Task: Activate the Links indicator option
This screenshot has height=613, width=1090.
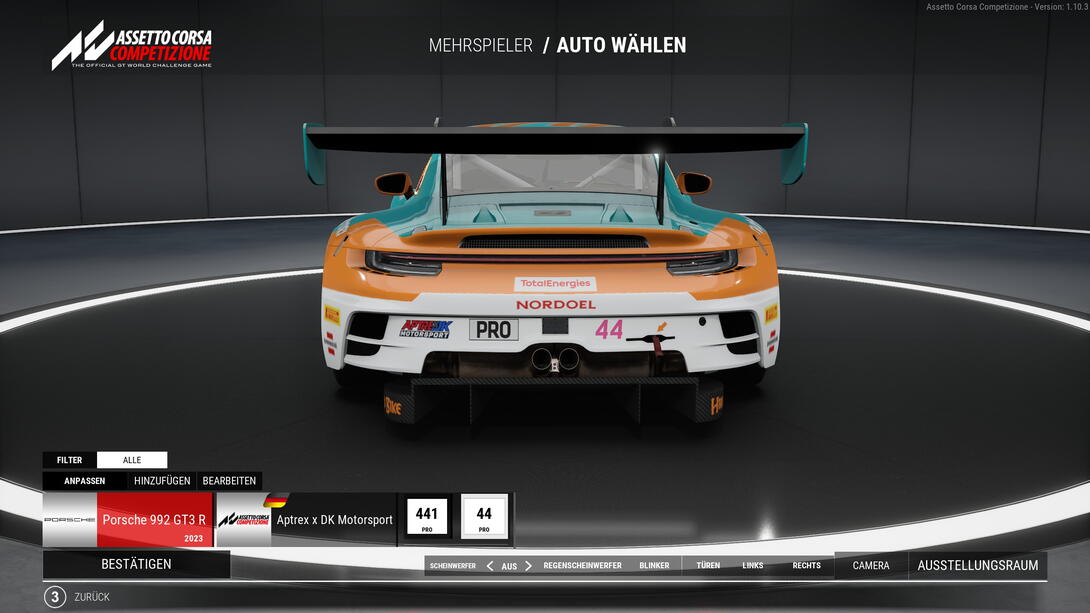Action: [x=753, y=566]
